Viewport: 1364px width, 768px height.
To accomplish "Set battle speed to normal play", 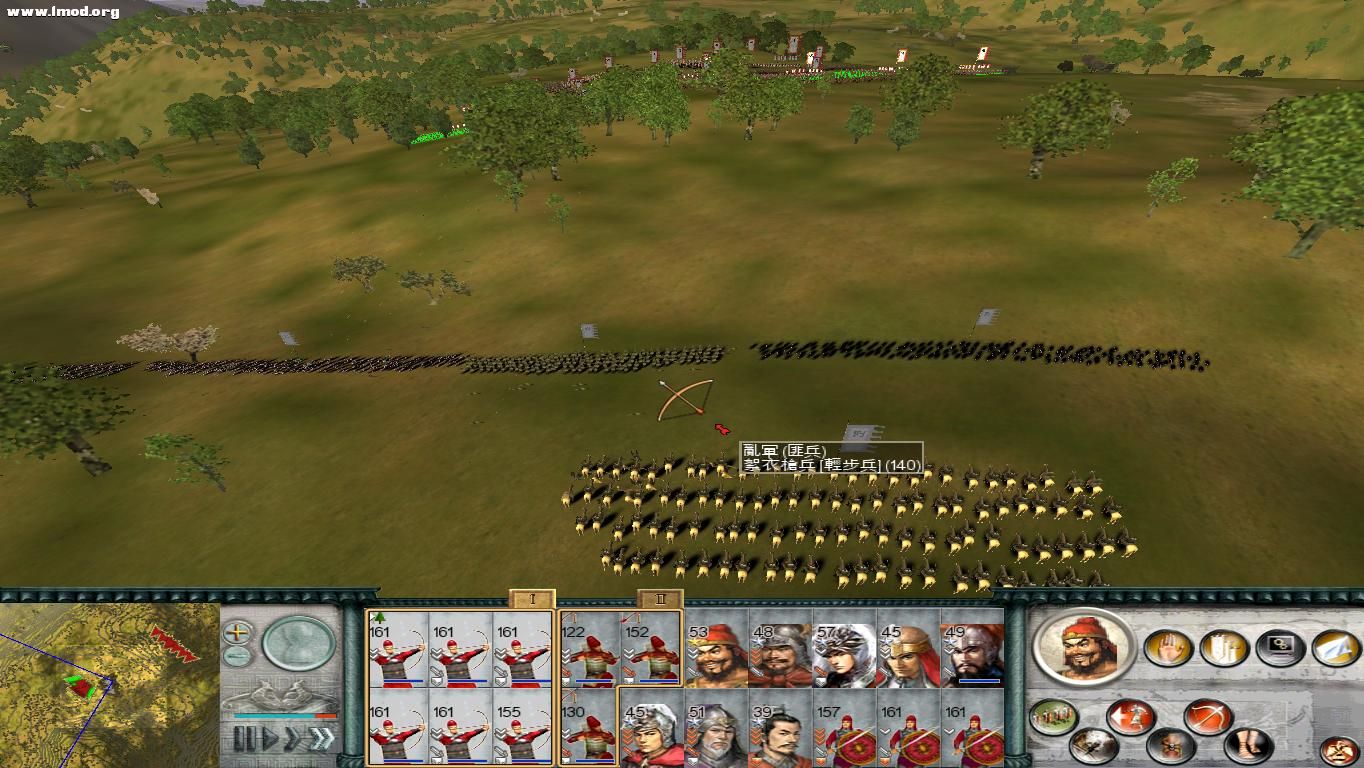I will [268, 739].
